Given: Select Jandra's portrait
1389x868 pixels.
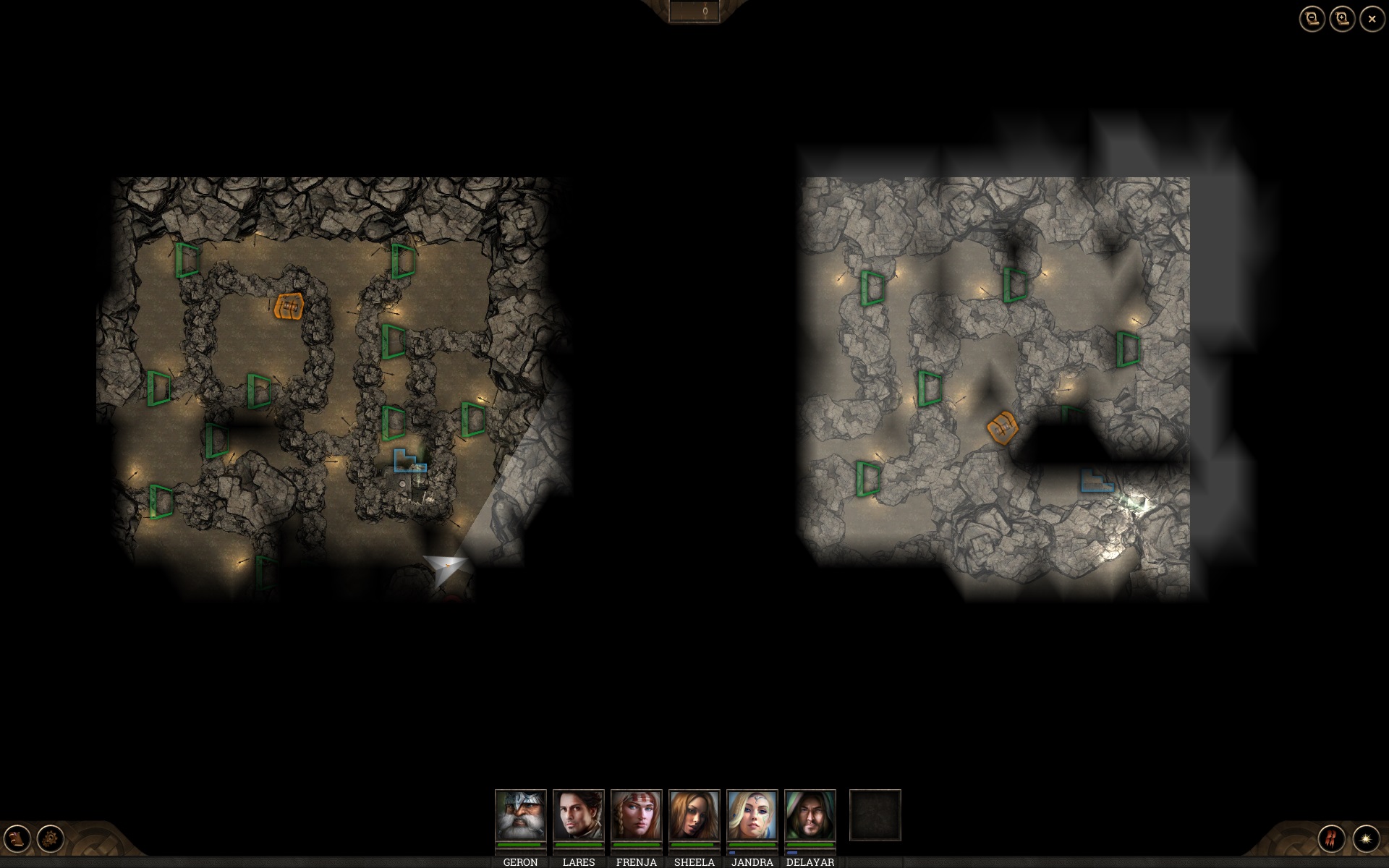Looking at the screenshot, I should click(752, 815).
